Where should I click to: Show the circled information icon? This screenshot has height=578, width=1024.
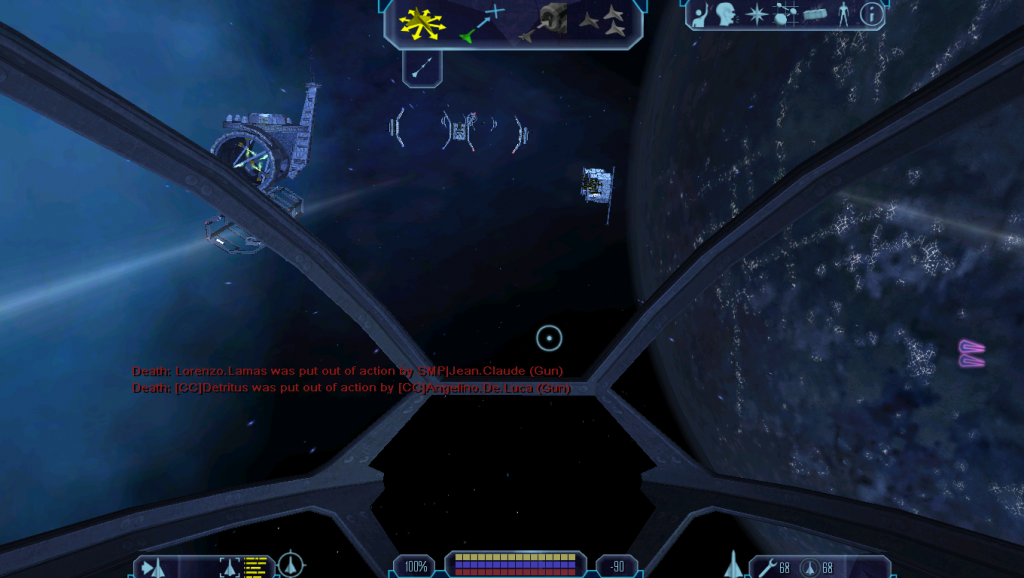873,14
